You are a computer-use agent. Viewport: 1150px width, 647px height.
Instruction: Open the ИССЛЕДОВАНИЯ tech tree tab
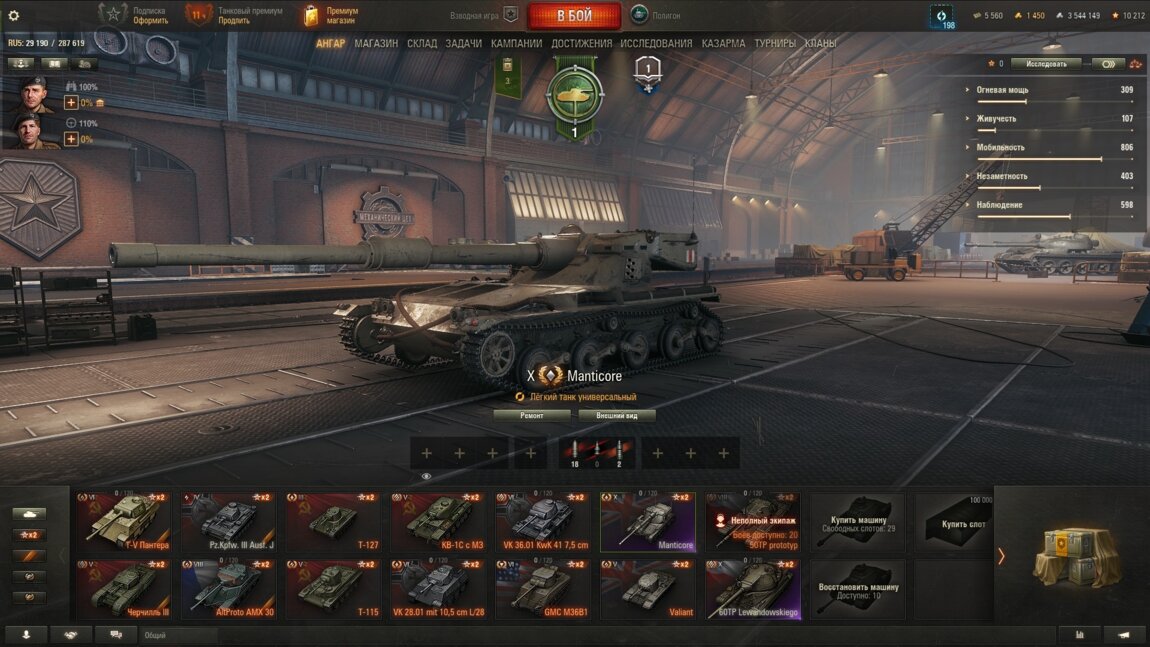656,44
